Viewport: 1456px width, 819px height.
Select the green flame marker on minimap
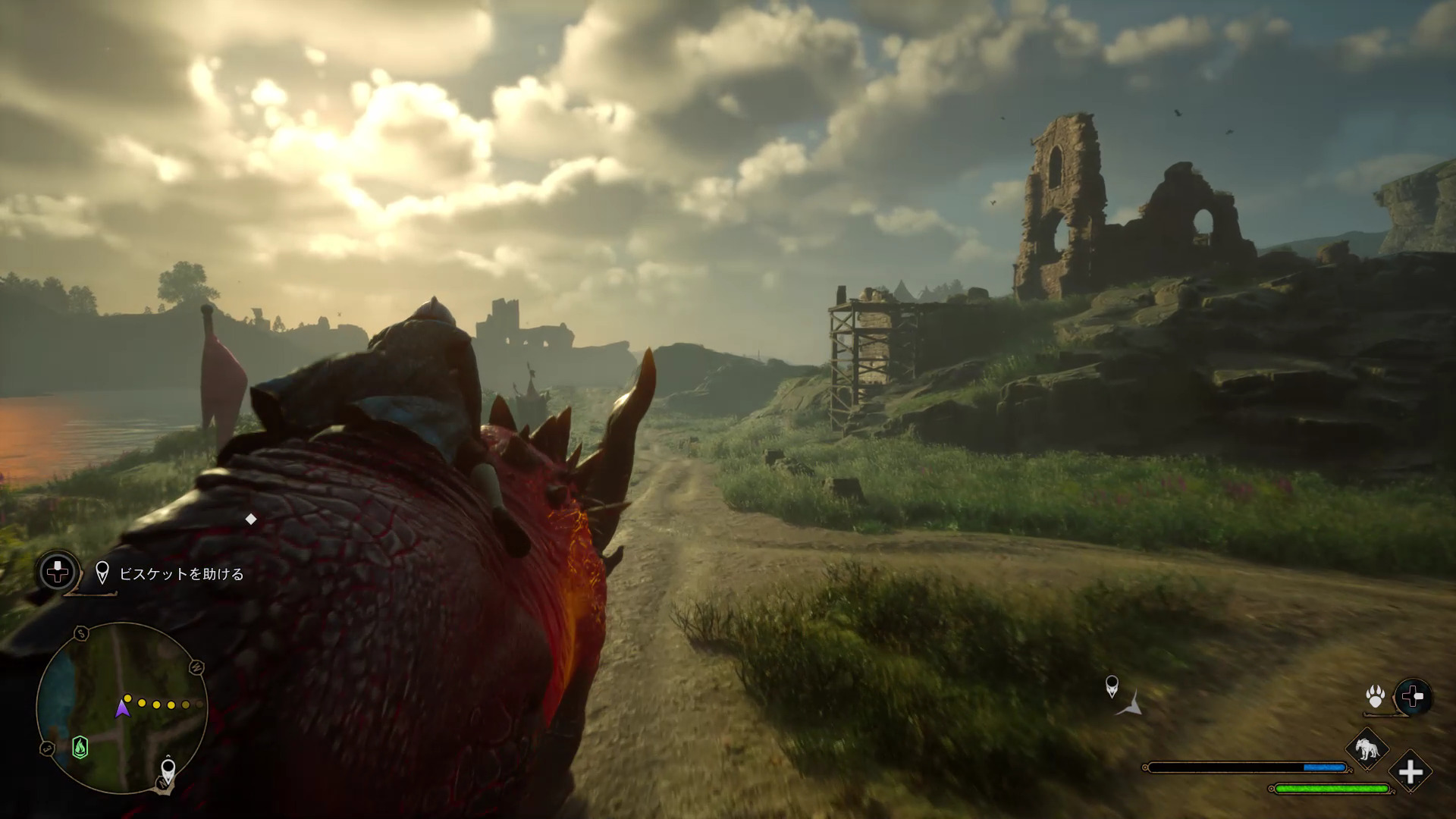pos(80,748)
